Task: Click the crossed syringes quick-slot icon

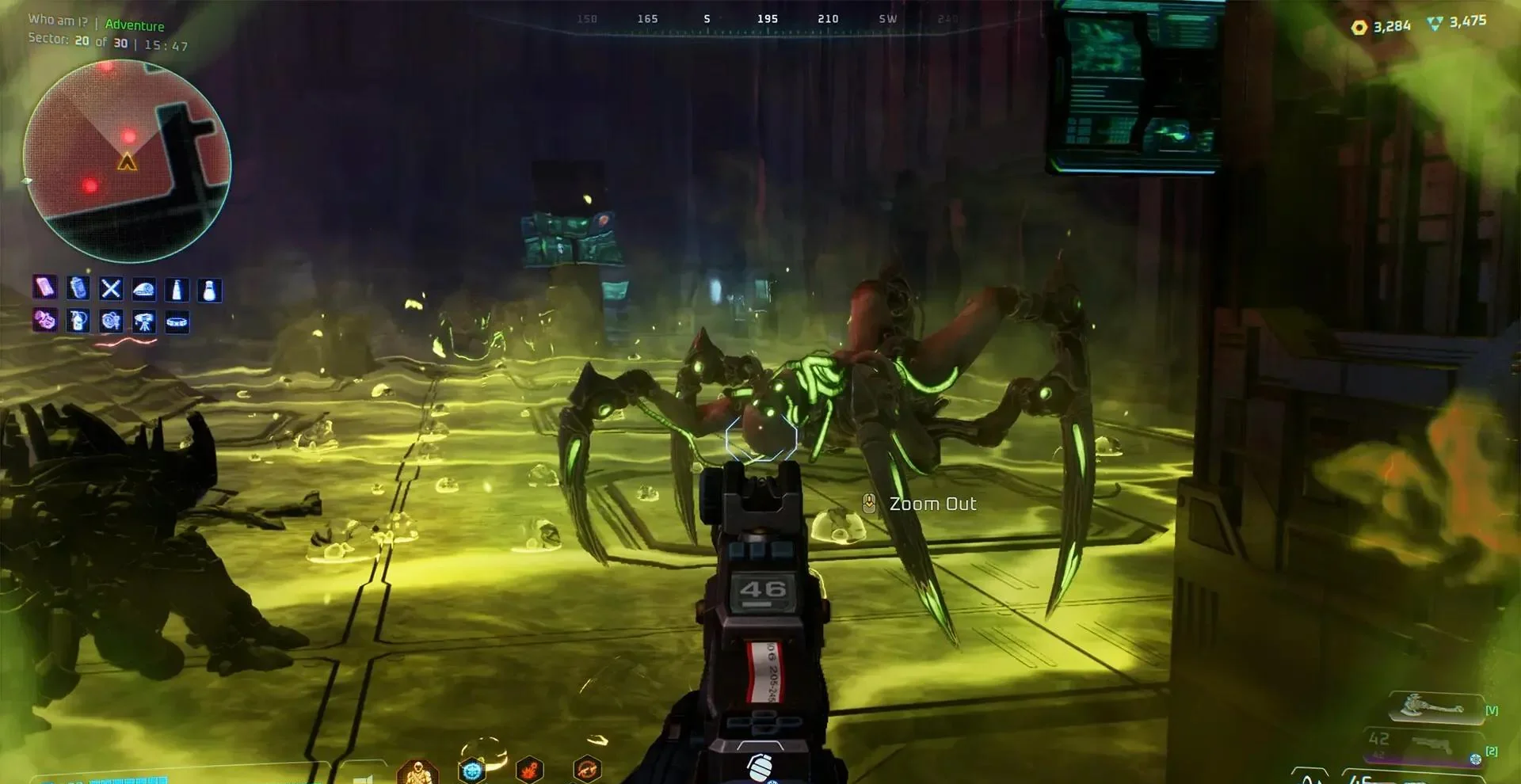Action: pyautogui.click(x=113, y=290)
